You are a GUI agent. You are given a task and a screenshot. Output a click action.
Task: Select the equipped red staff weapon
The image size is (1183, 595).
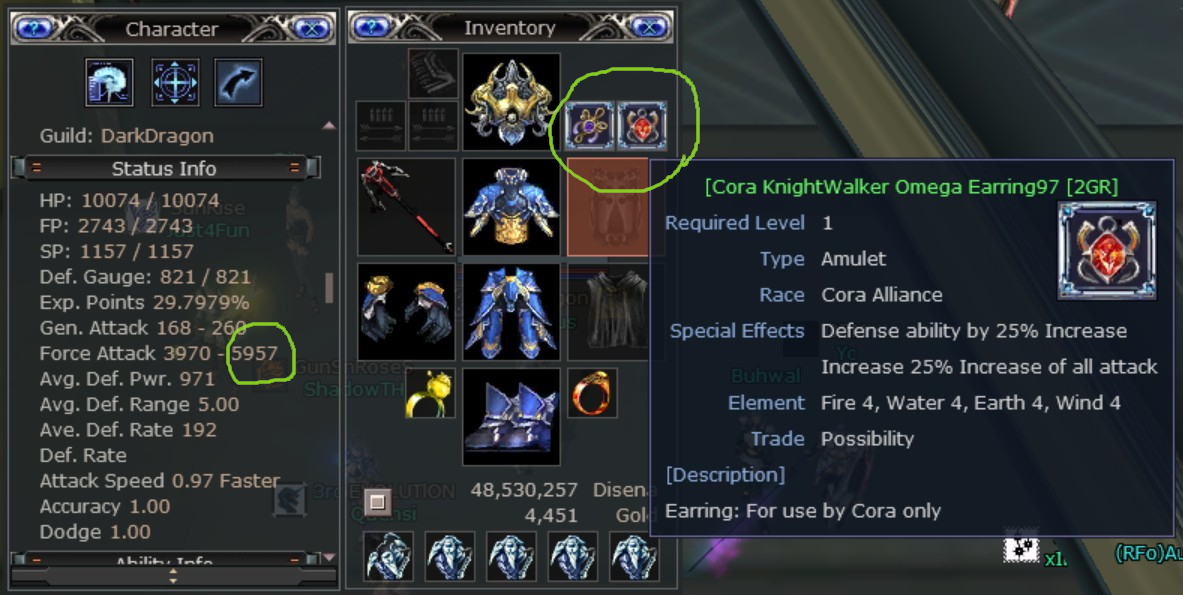tap(407, 207)
